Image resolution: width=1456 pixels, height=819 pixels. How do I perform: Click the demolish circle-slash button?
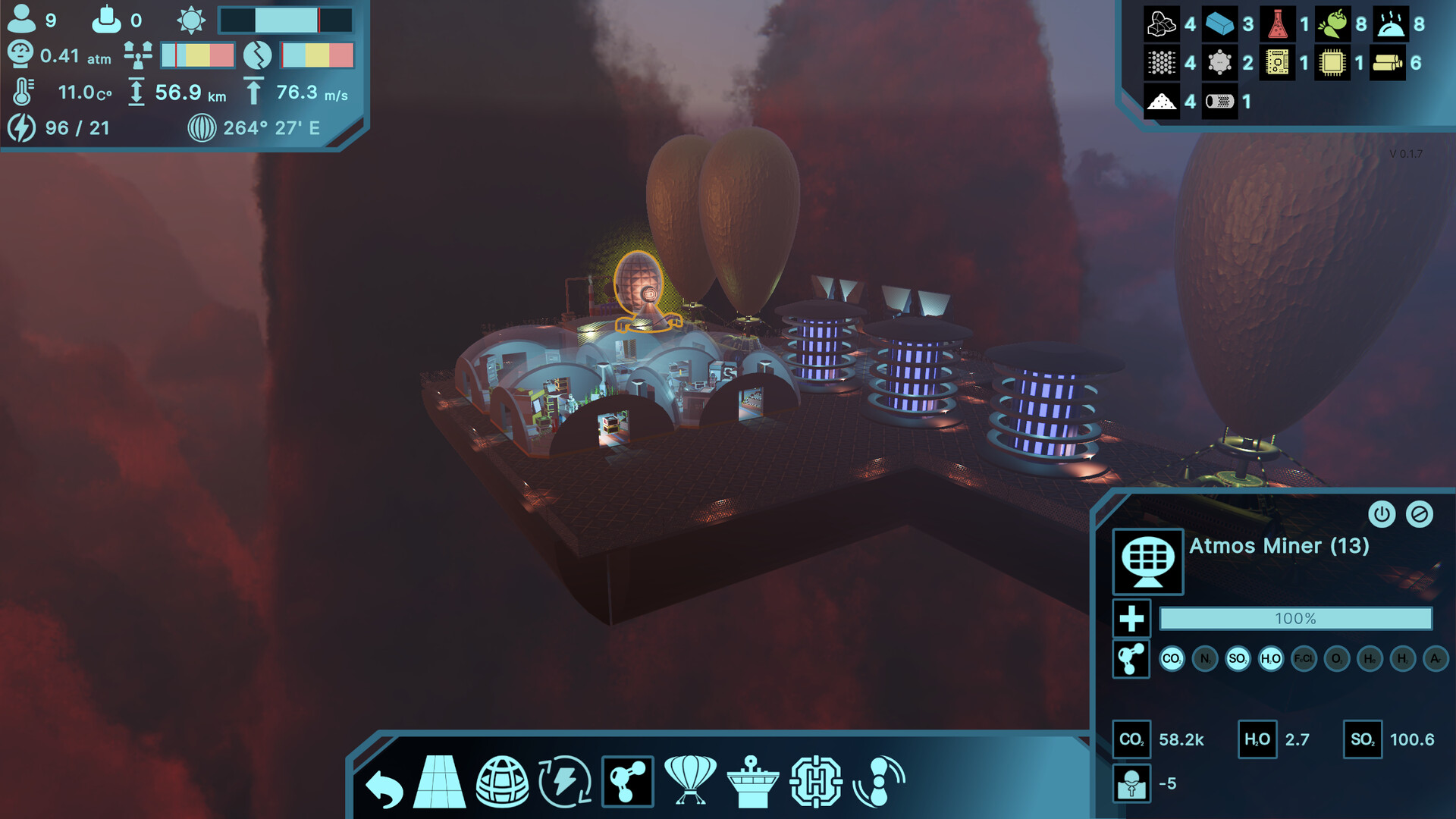point(1419,514)
